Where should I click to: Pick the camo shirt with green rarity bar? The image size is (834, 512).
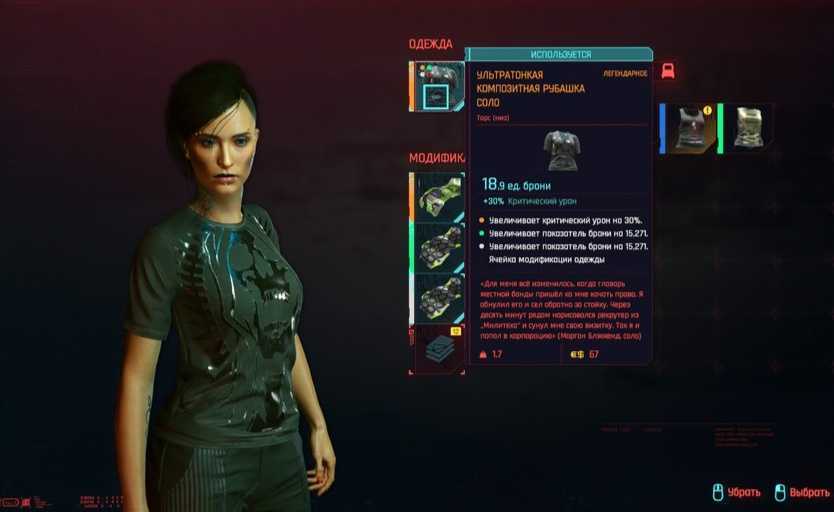pyautogui.click(x=747, y=128)
